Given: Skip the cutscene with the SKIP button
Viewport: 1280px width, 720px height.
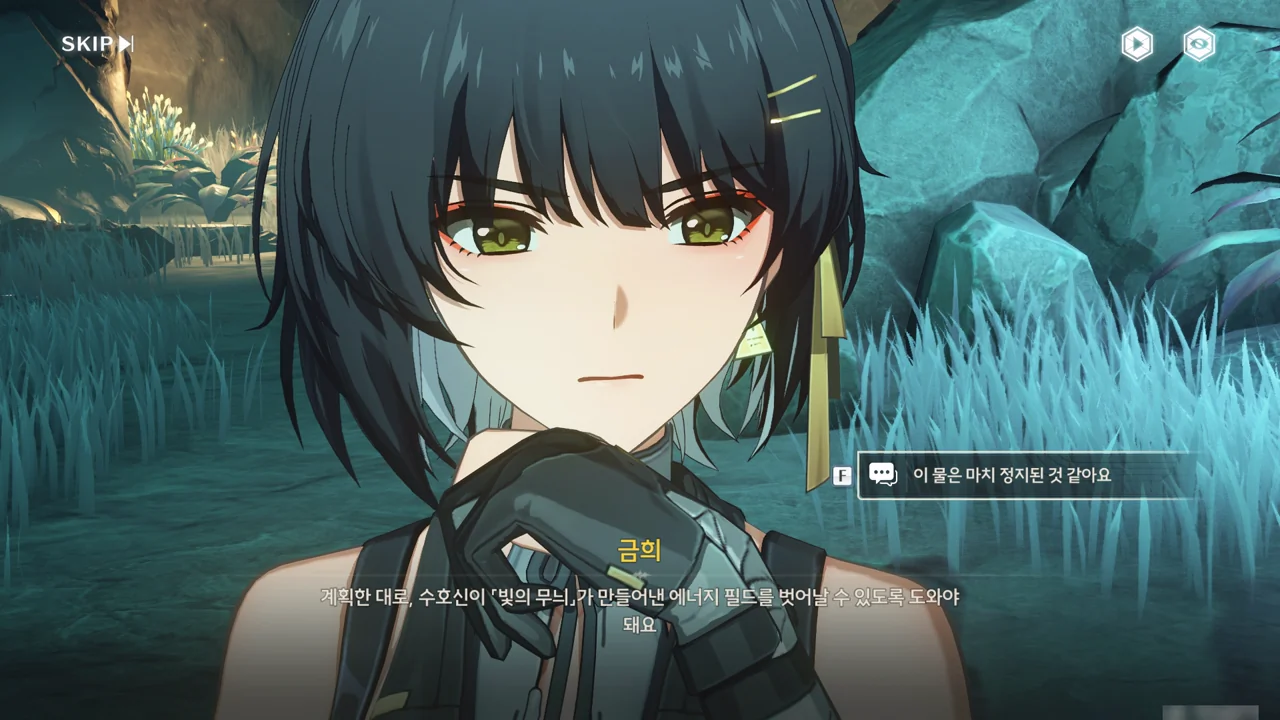Looking at the screenshot, I should pos(97,44).
